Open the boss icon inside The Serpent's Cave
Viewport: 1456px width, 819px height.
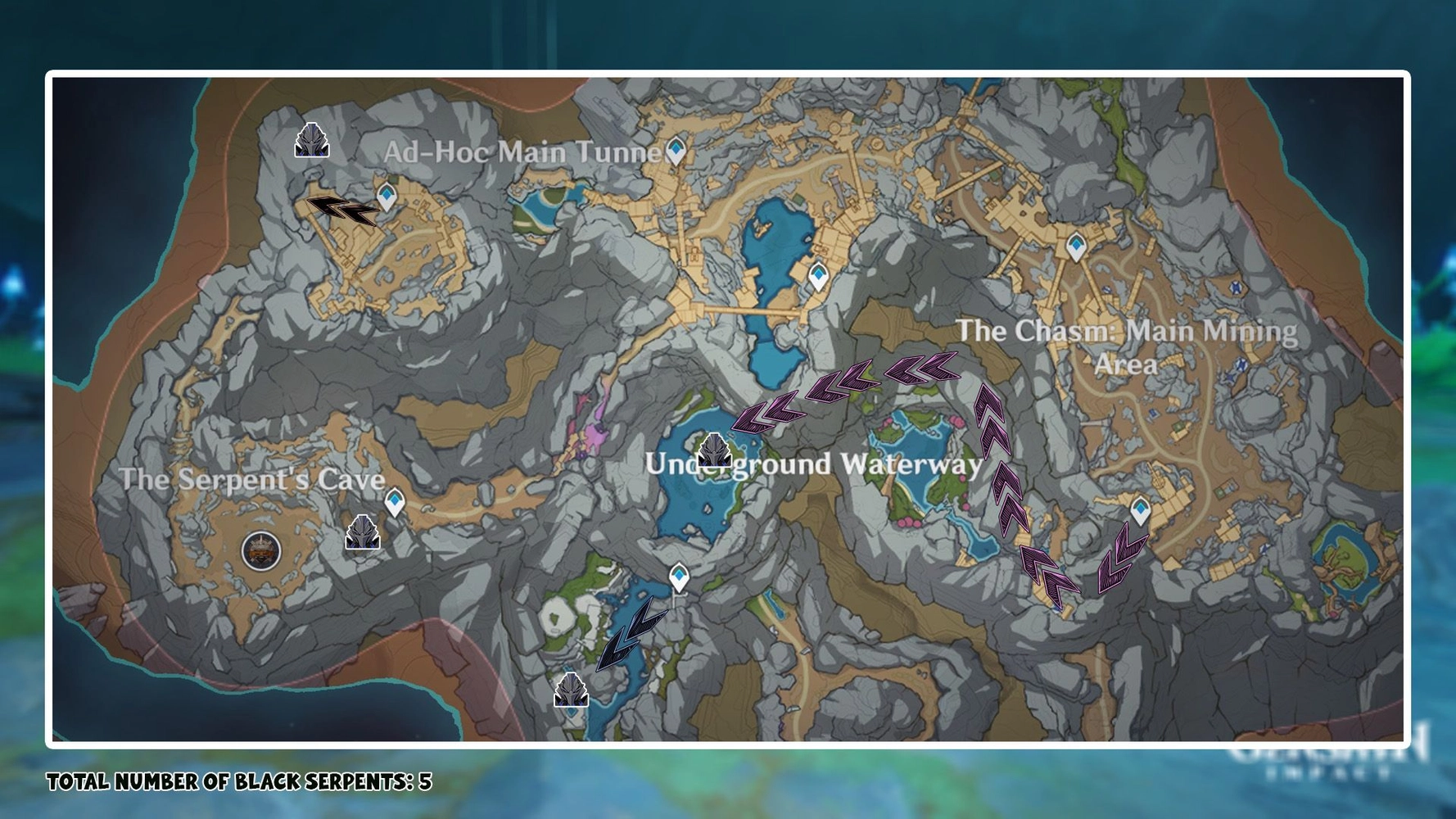pyautogui.click(x=260, y=550)
